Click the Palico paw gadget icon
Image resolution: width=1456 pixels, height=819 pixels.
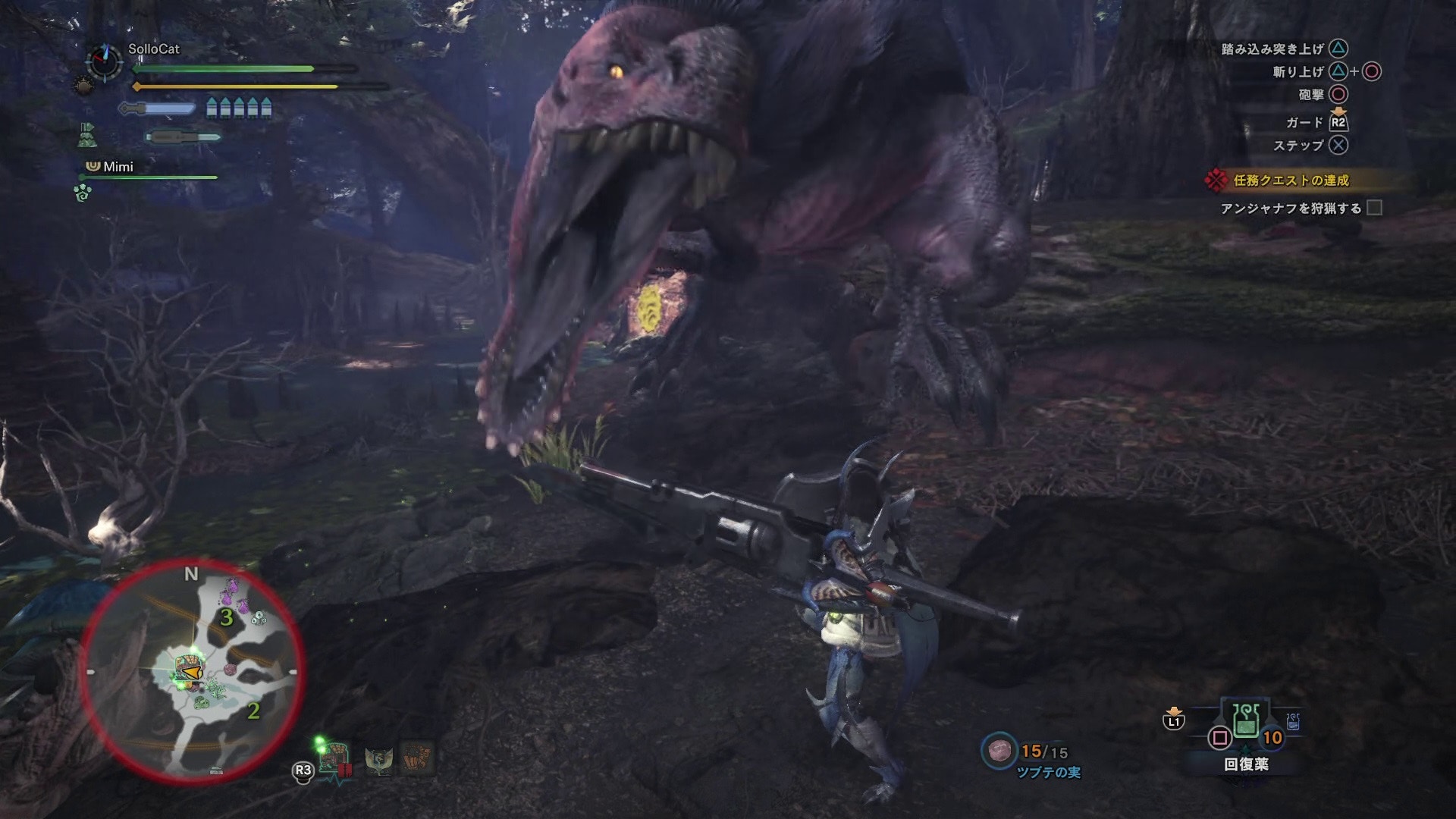83,193
